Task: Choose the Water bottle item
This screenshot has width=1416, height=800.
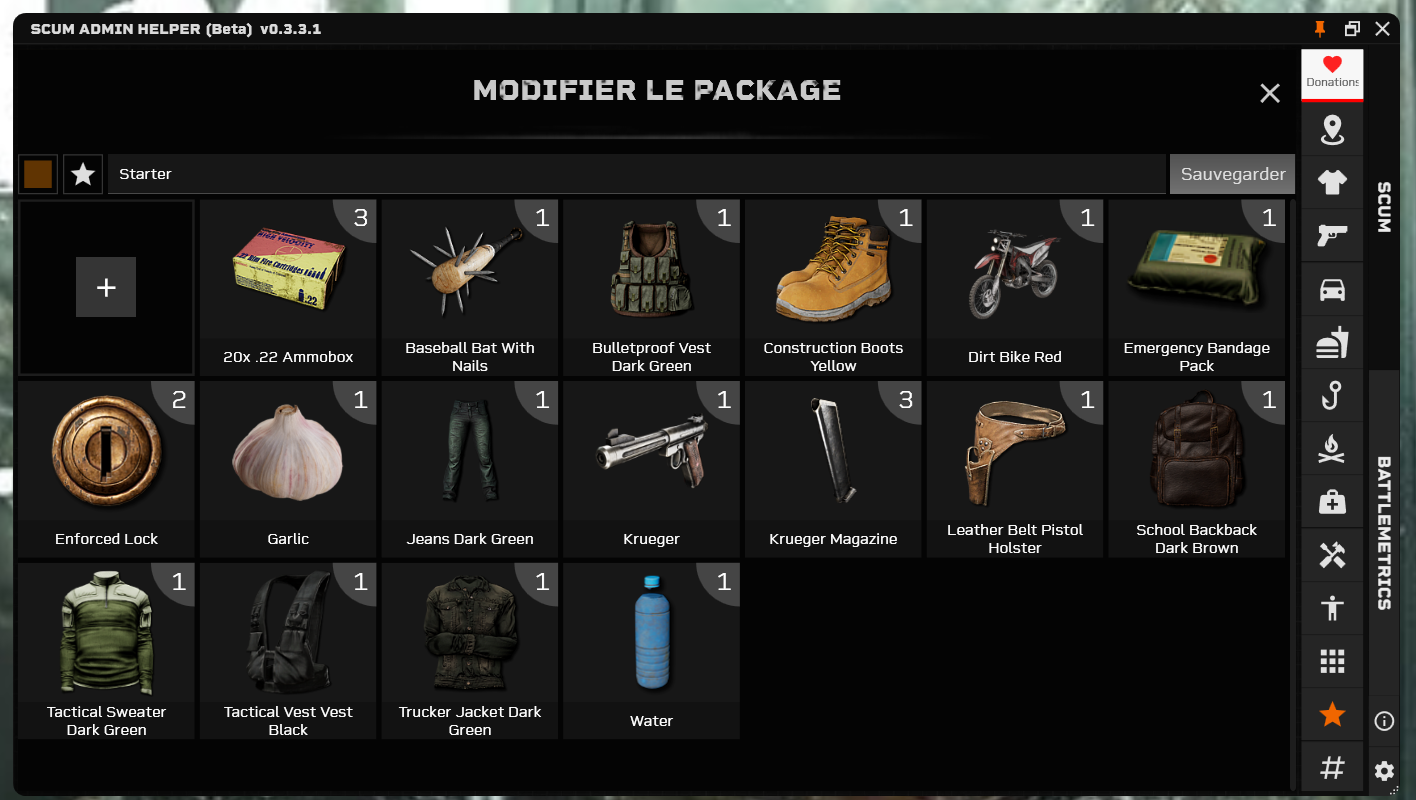Action: [651, 650]
